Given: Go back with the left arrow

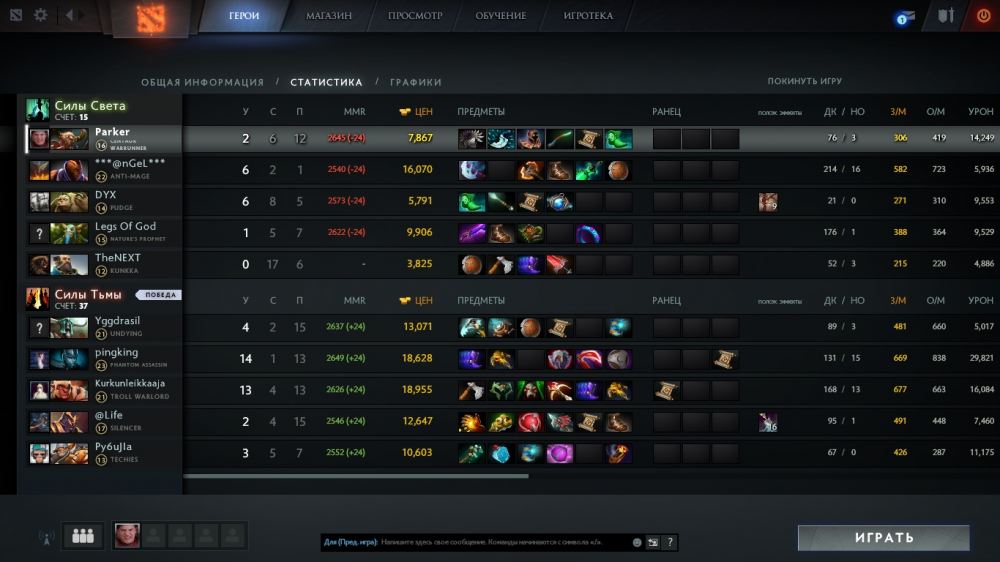Looking at the screenshot, I should tap(69, 15).
